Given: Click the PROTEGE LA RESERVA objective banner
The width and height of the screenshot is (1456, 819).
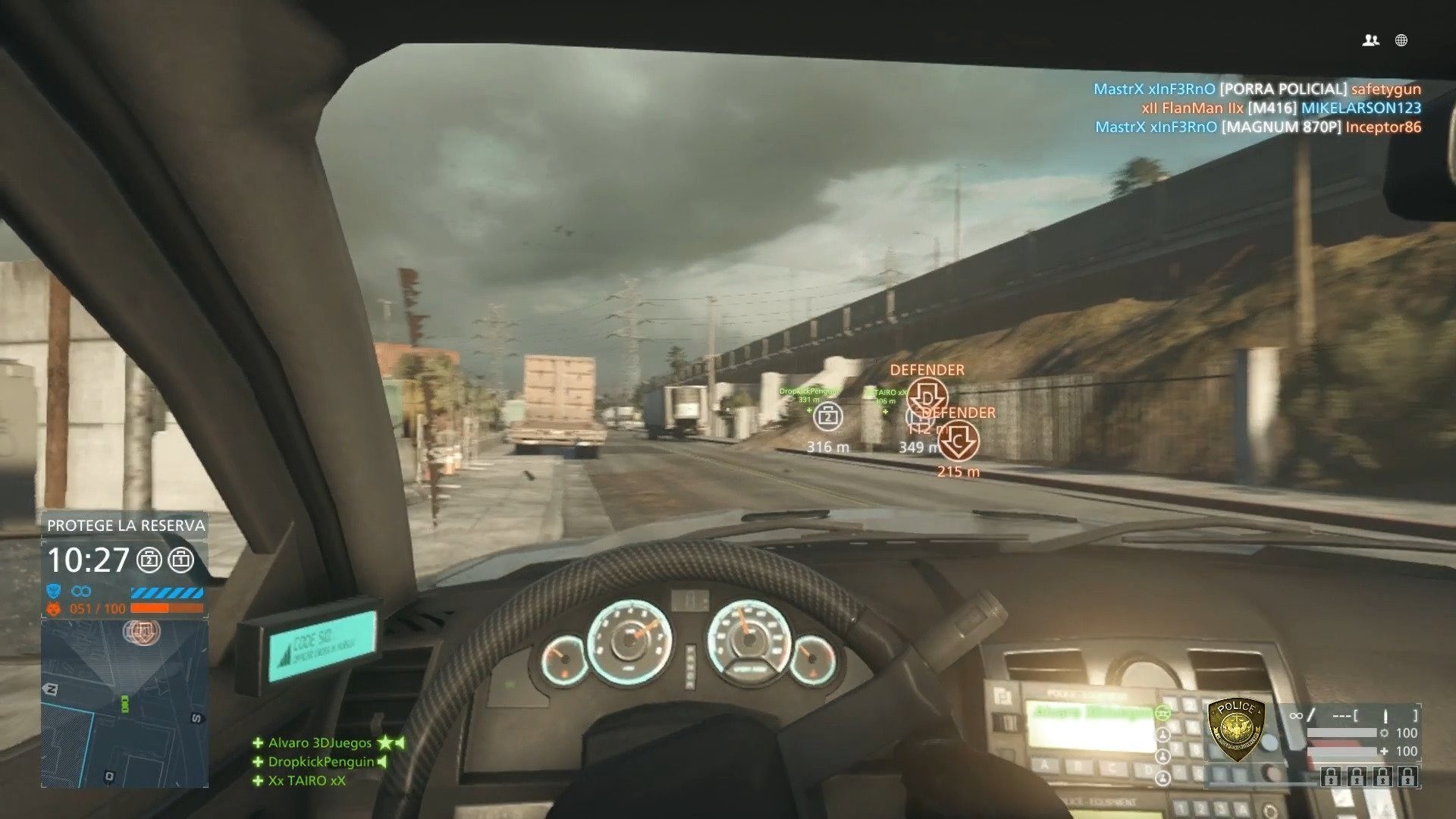Looking at the screenshot, I should [126, 524].
